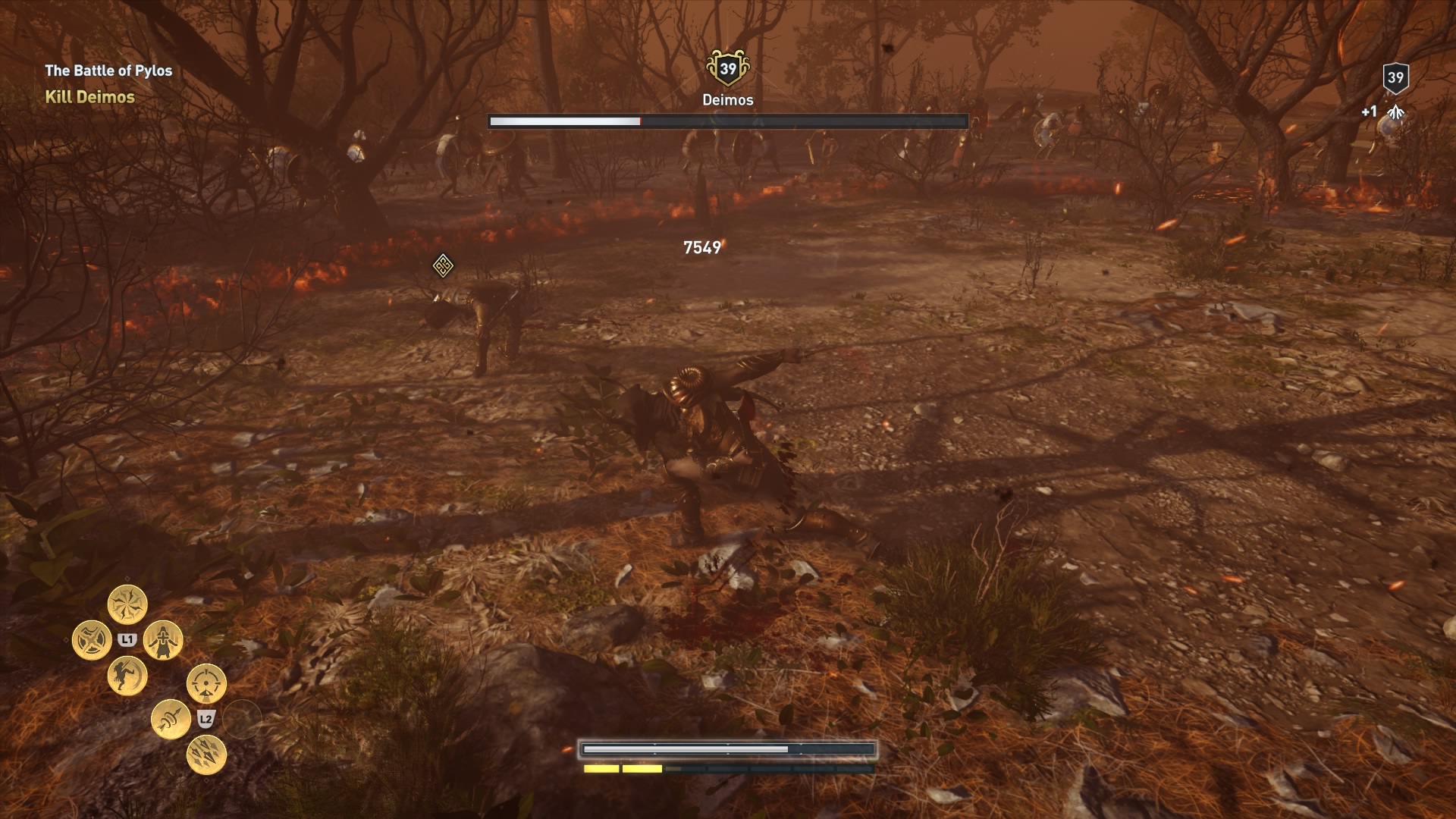Click the 7549 damage number
Screen dimensions: 1456x819
(x=704, y=245)
